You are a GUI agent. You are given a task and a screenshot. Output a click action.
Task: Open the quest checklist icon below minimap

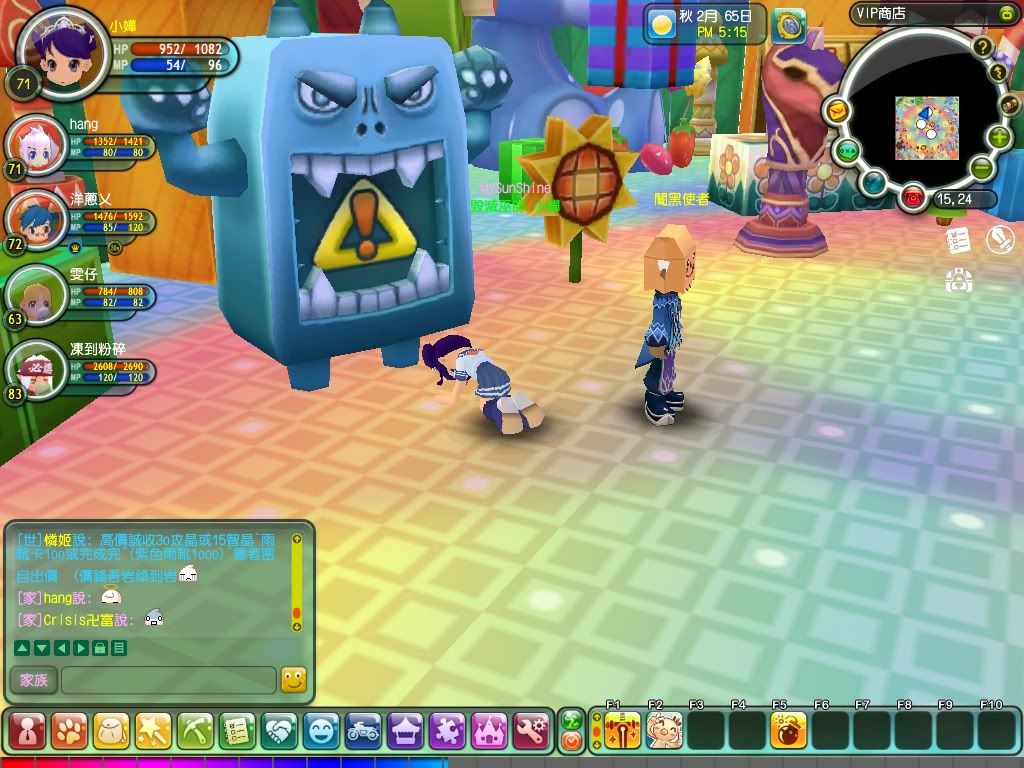click(x=958, y=241)
